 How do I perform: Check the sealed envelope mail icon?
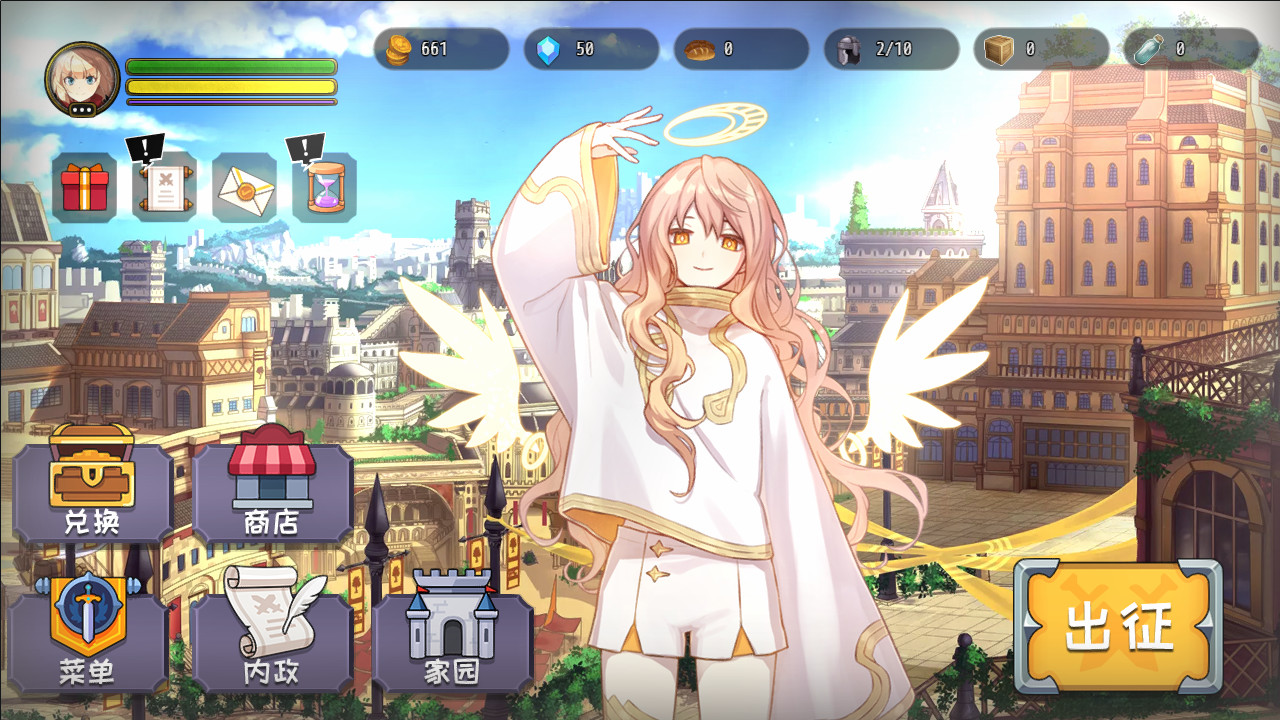point(244,187)
